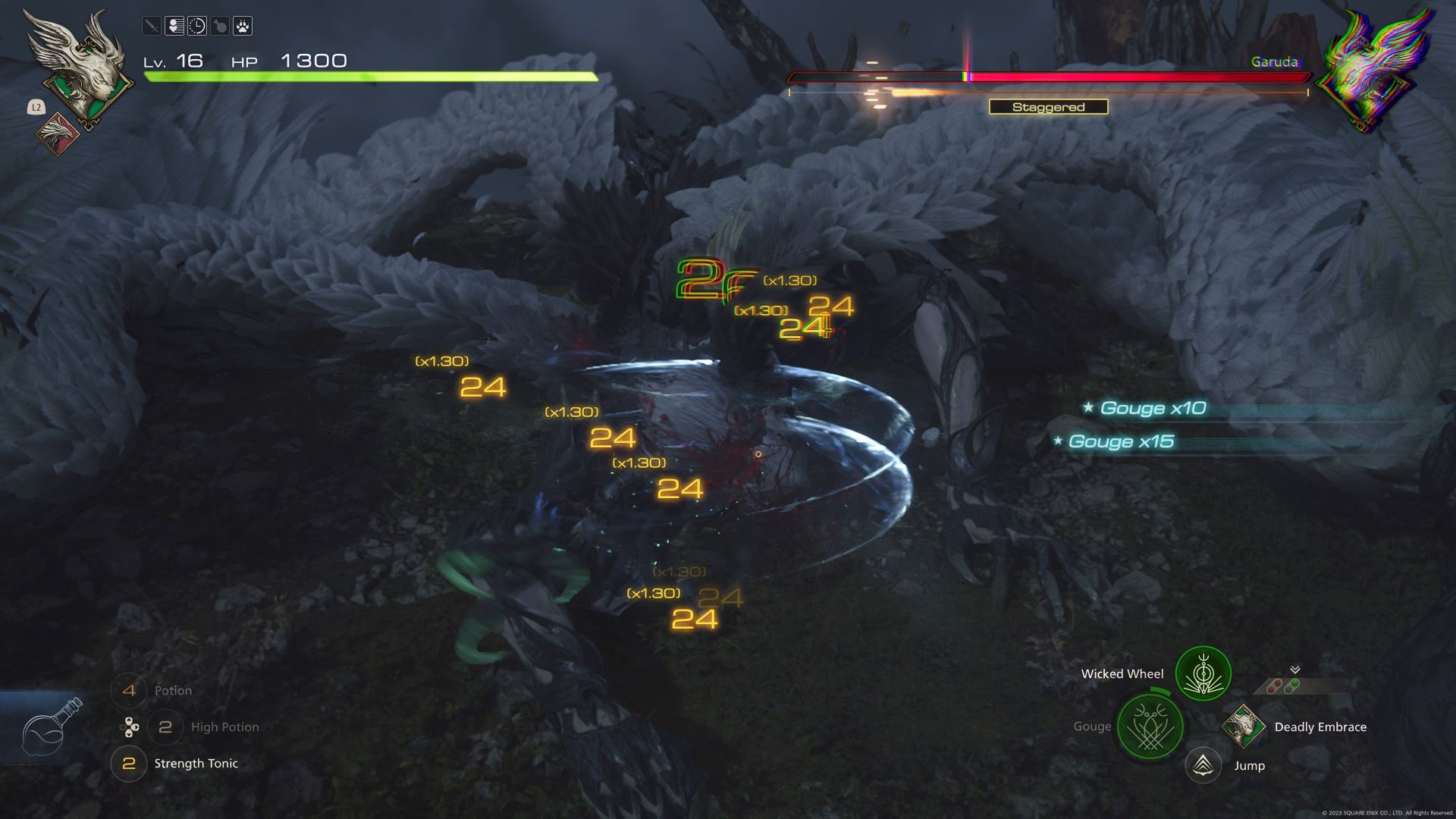The height and width of the screenshot is (819, 1456).
Task: Expand the double-chevron above the combo indicator
Action: (1294, 670)
